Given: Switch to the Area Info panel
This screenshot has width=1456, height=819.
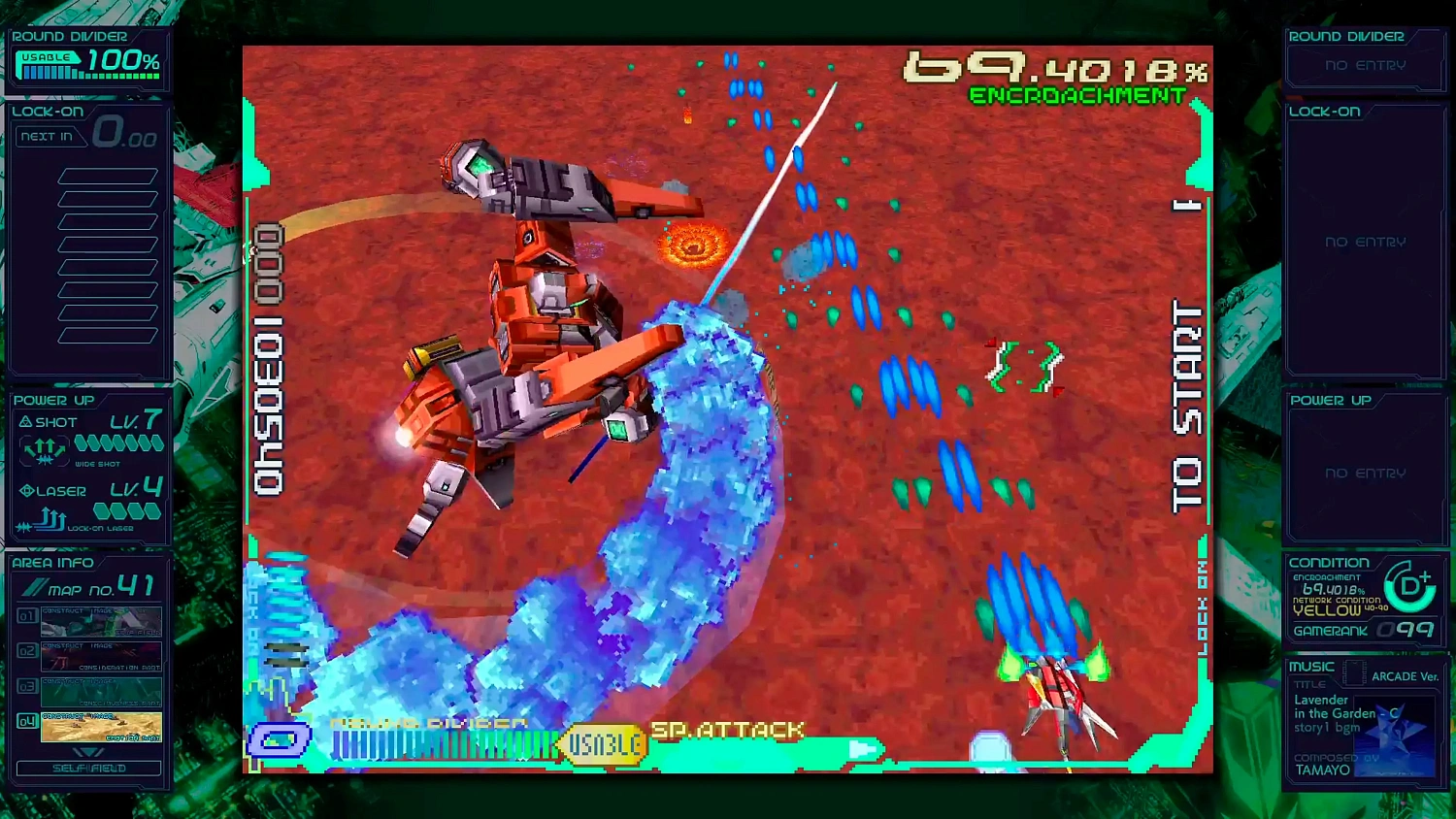Looking at the screenshot, I should pos(50,562).
